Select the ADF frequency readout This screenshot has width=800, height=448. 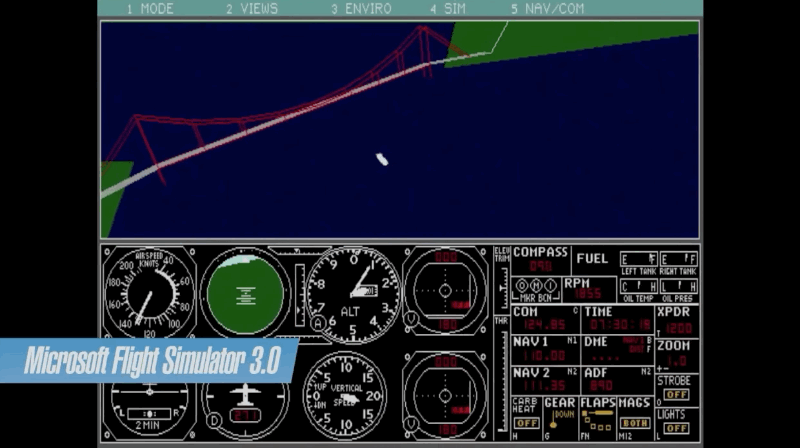coord(600,386)
